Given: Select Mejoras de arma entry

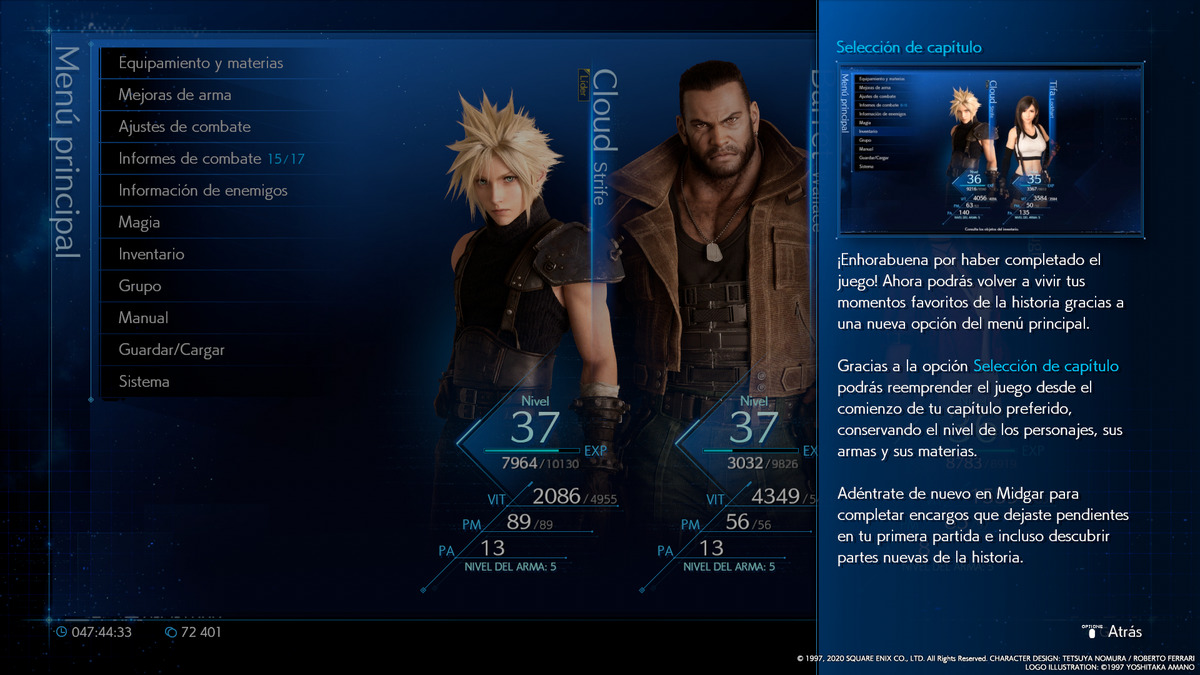Looking at the screenshot, I should [175, 95].
